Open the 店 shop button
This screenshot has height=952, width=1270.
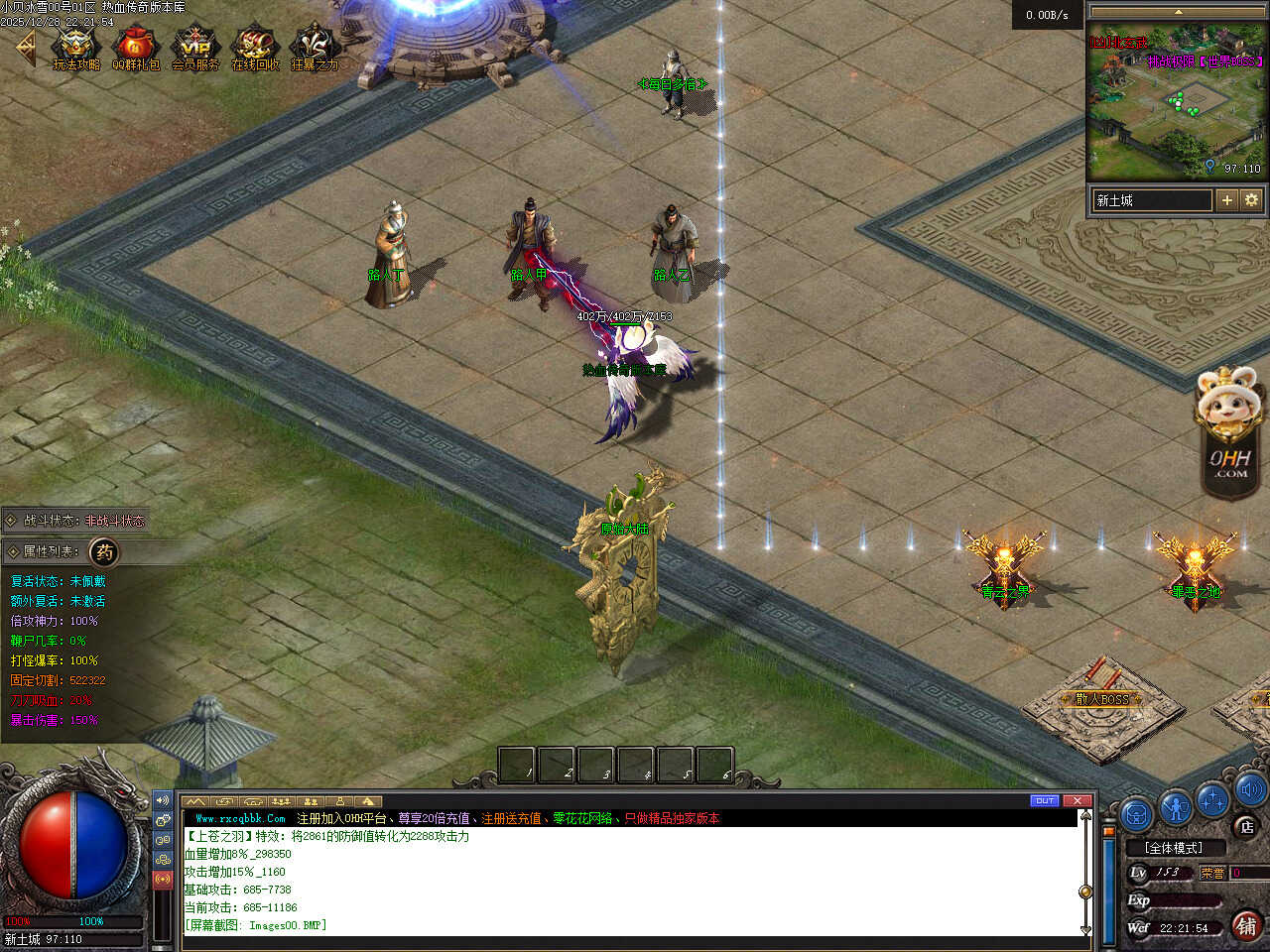click(x=1246, y=826)
